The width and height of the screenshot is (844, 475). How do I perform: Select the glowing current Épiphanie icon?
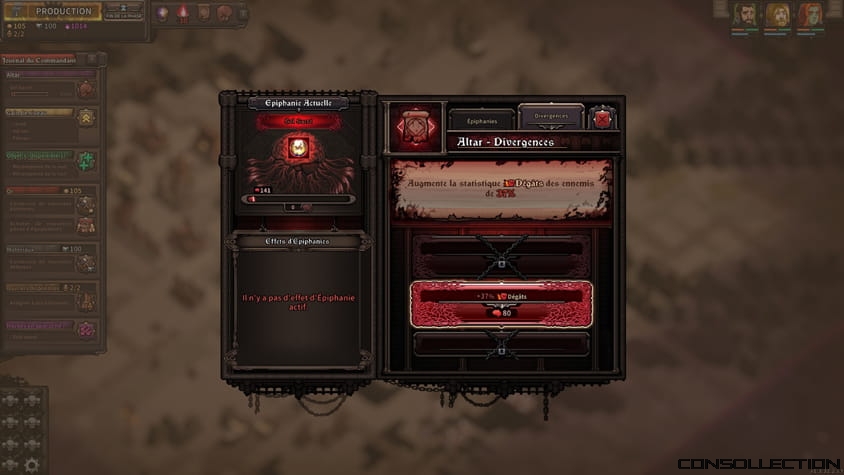click(x=297, y=150)
